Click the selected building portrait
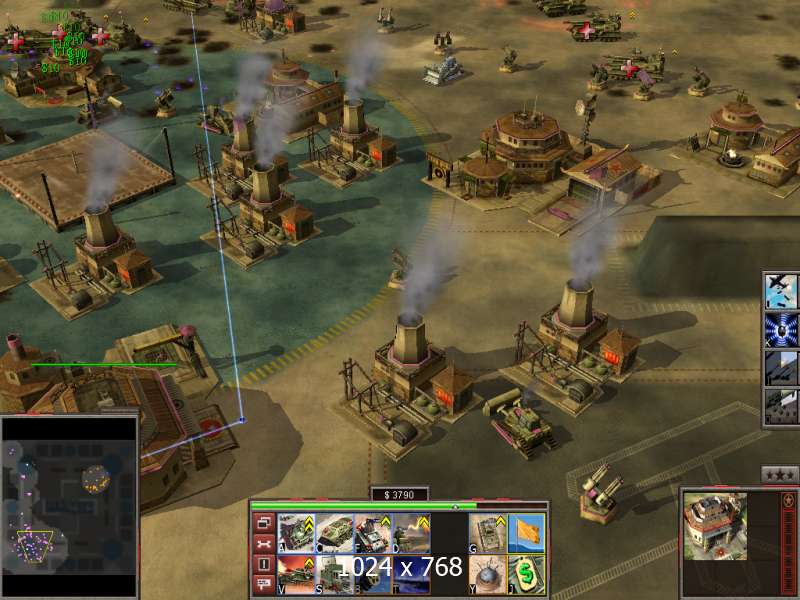This screenshot has height=600, width=800. point(715,526)
